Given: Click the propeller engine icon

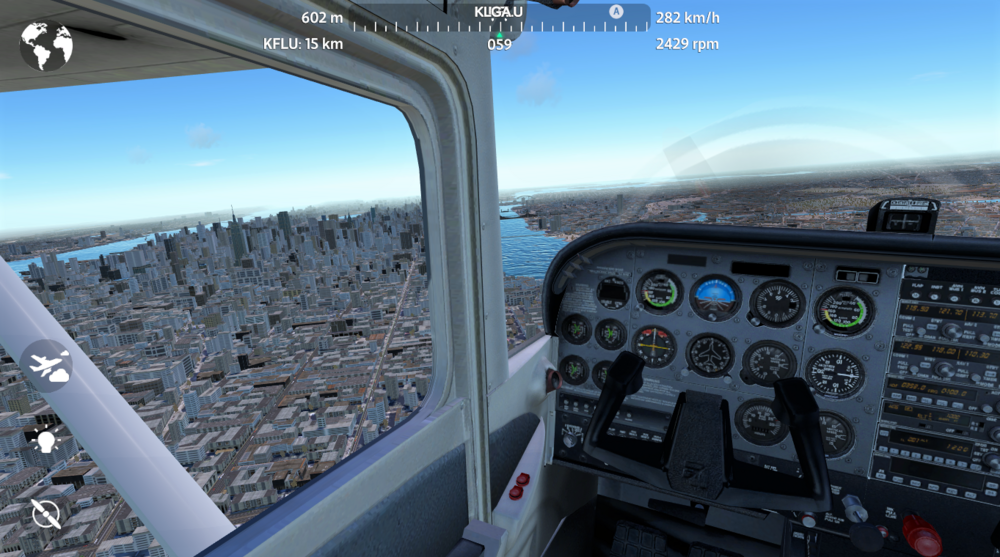Looking at the screenshot, I should click(x=45, y=513).
